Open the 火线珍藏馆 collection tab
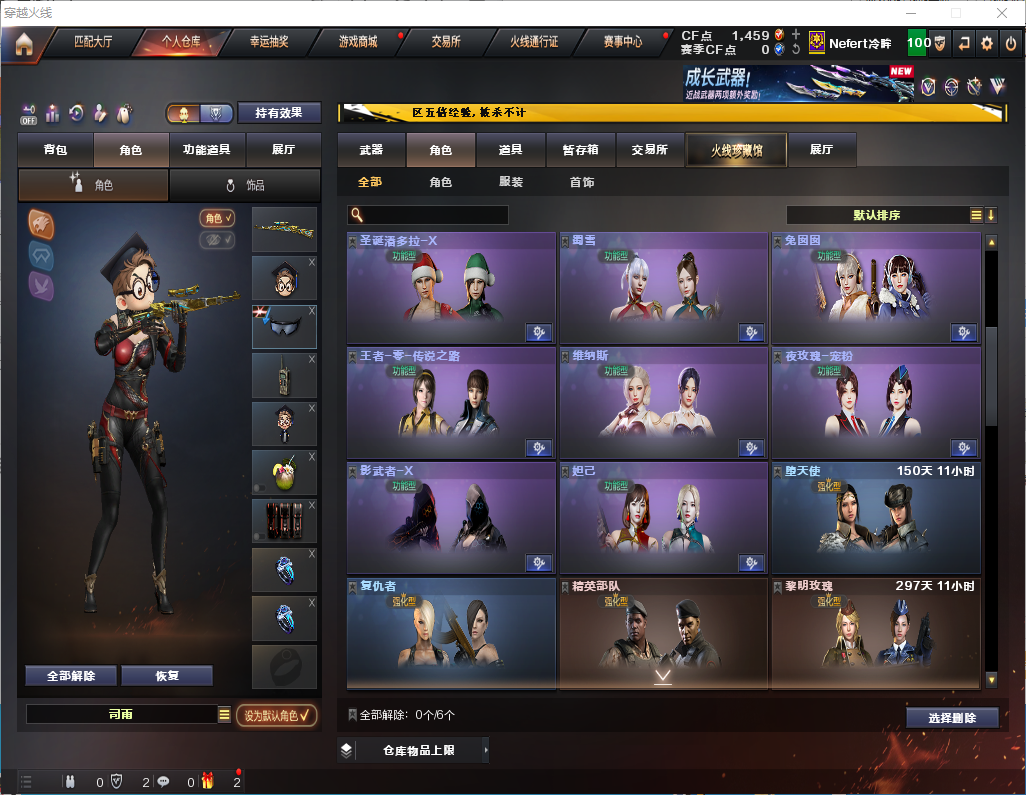The width and height of the screenshot is (1026, 795). pos(736,150)
